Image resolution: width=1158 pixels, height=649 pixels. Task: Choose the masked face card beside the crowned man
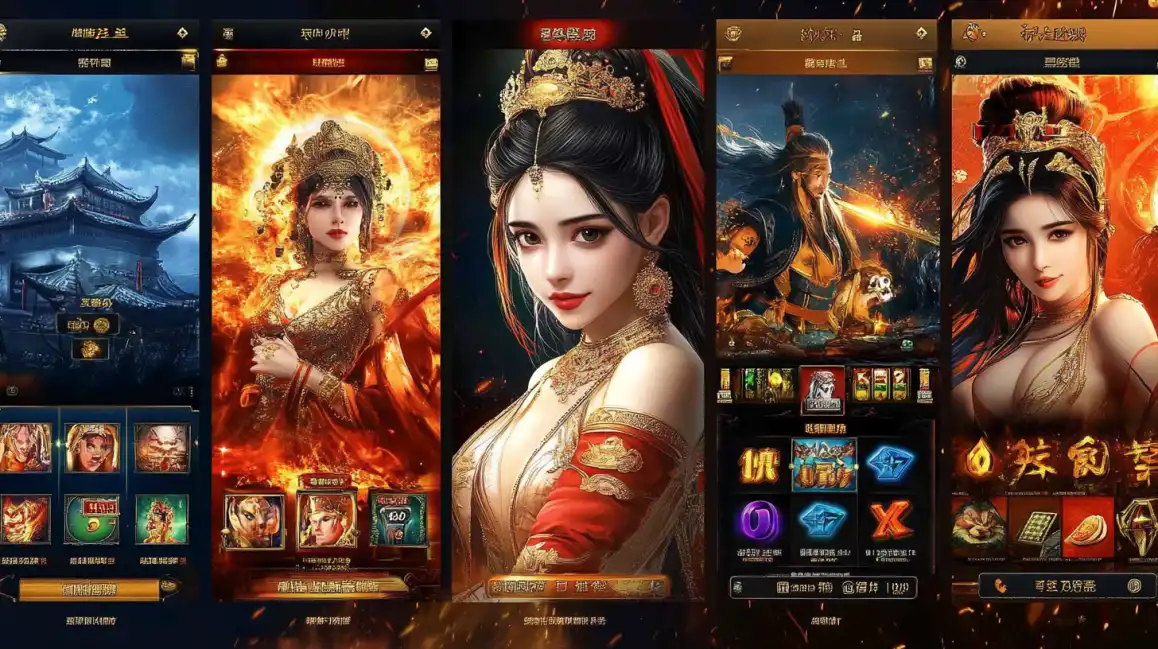253,520
